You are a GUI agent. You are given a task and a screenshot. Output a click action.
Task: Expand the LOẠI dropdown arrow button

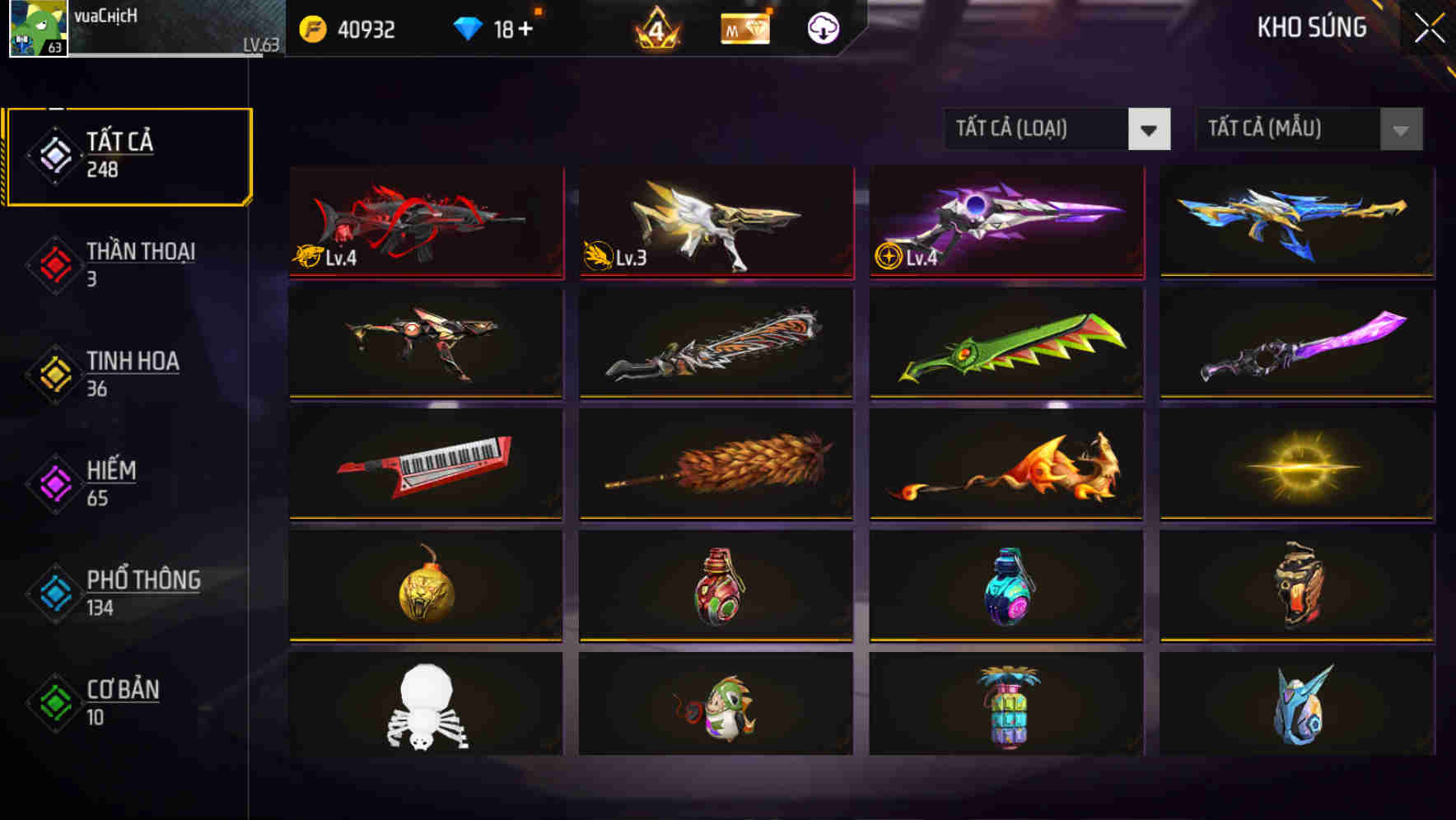1150,129
